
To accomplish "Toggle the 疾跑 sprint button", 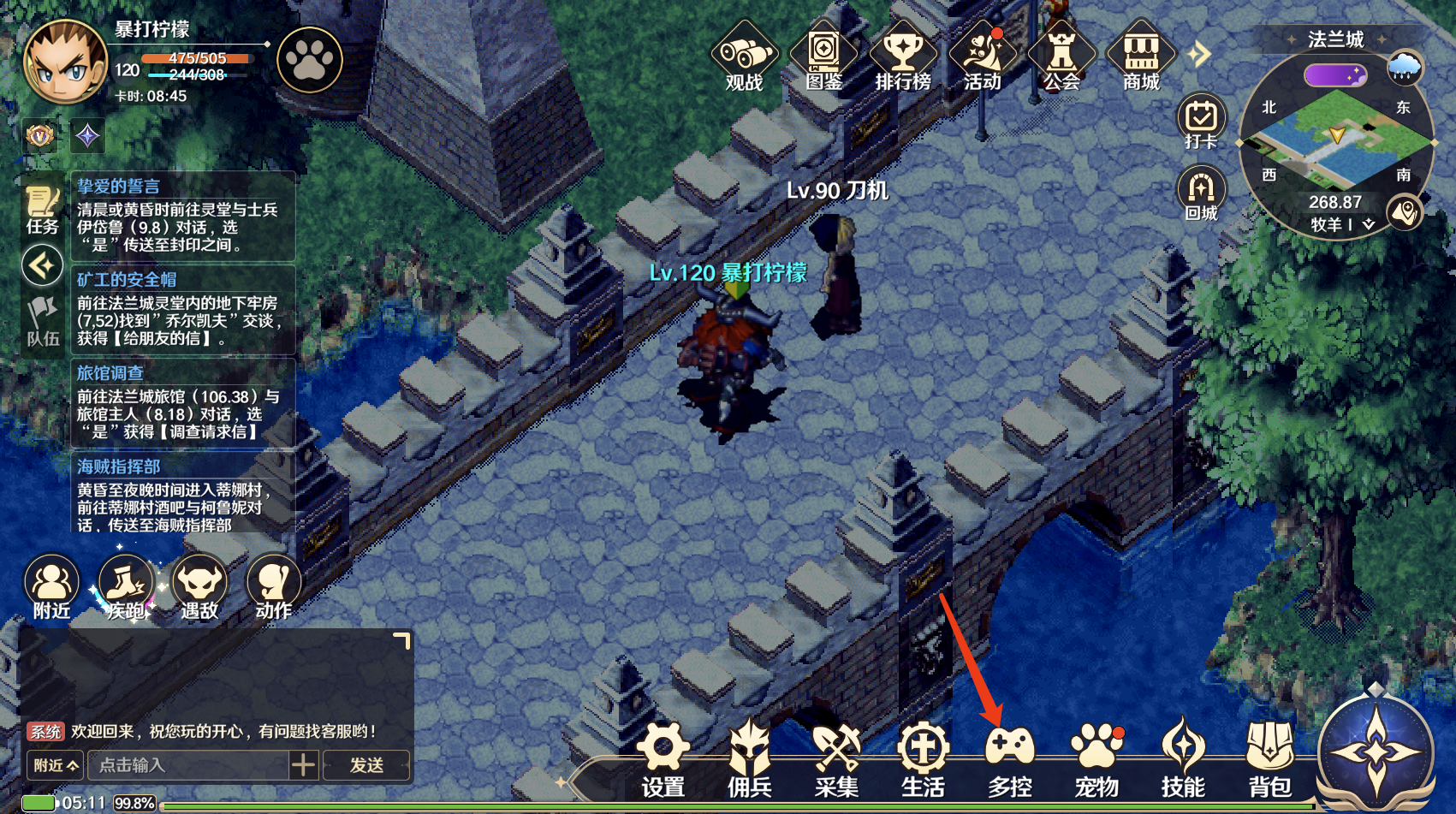I will click(126, 587).
